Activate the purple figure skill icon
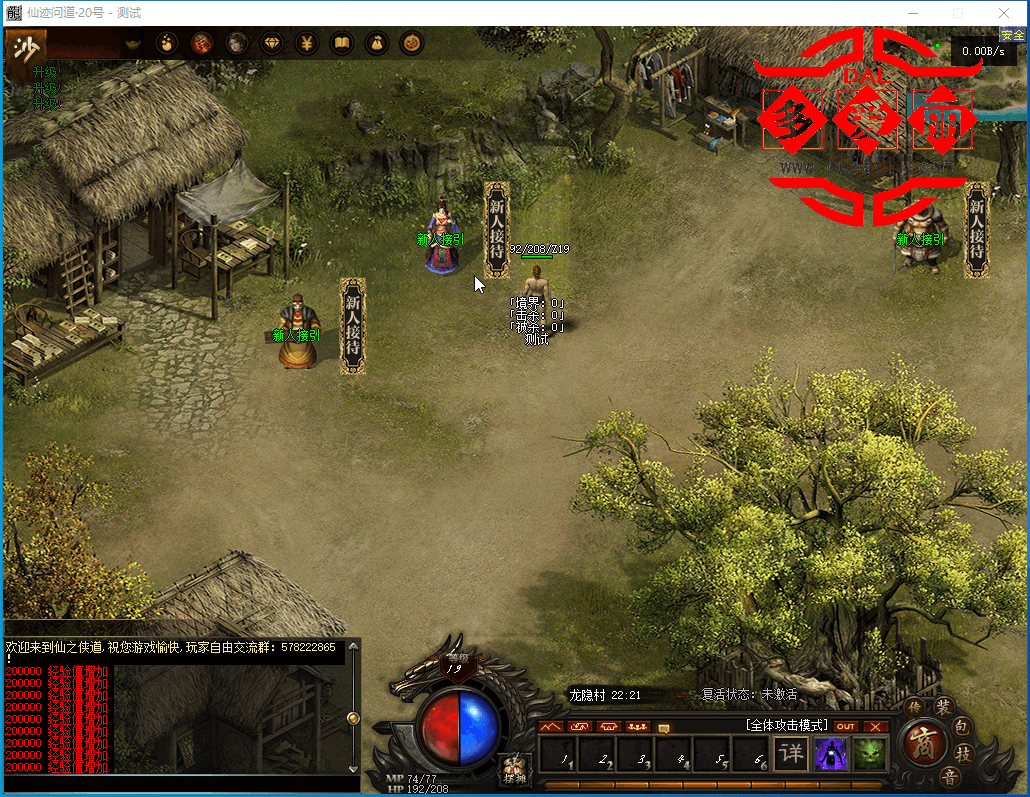 (830, 753)
